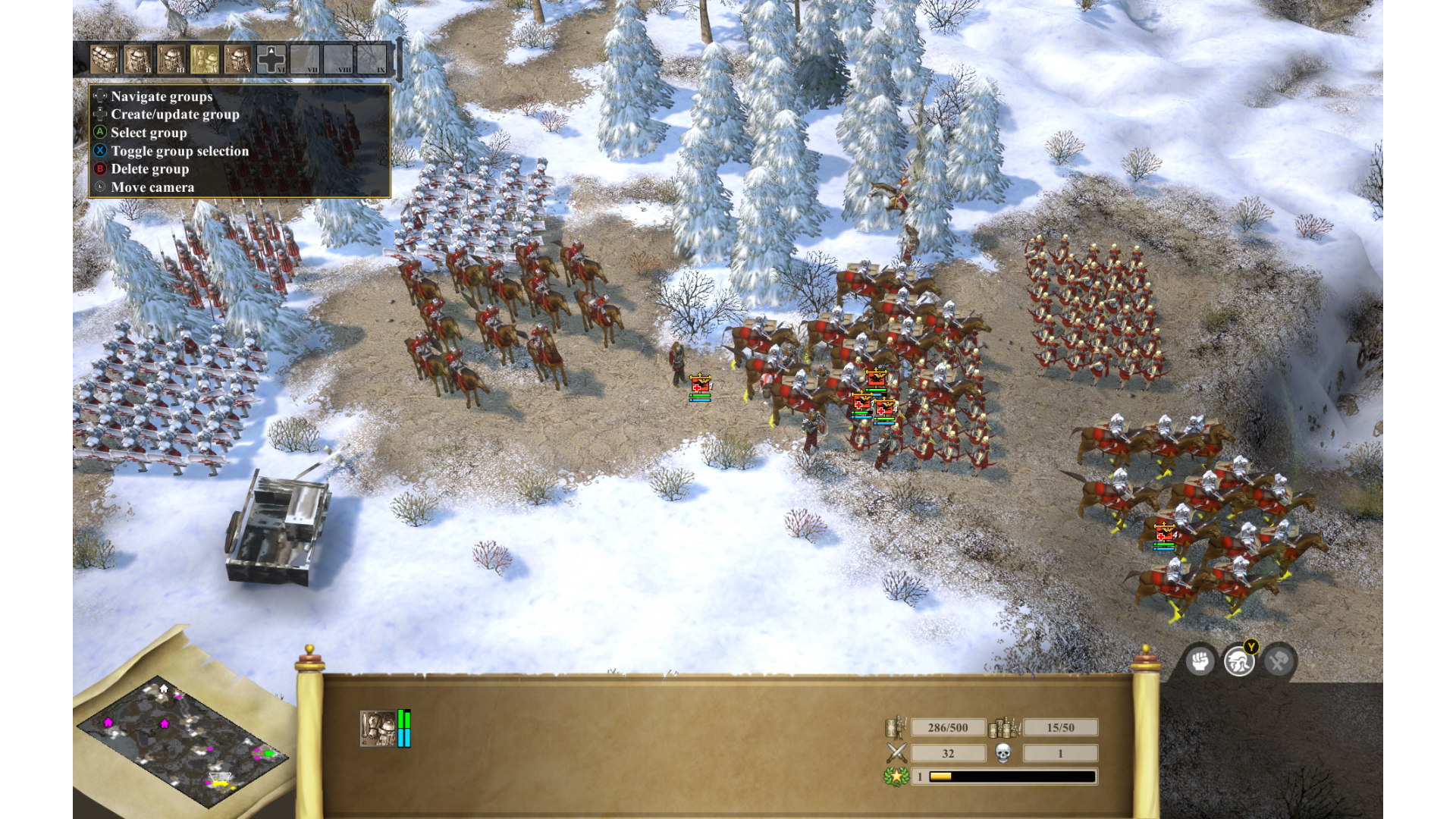The height and width of the screenshot is (819, 1456).
Task: Select the Delete group entry
Action: 149,169
